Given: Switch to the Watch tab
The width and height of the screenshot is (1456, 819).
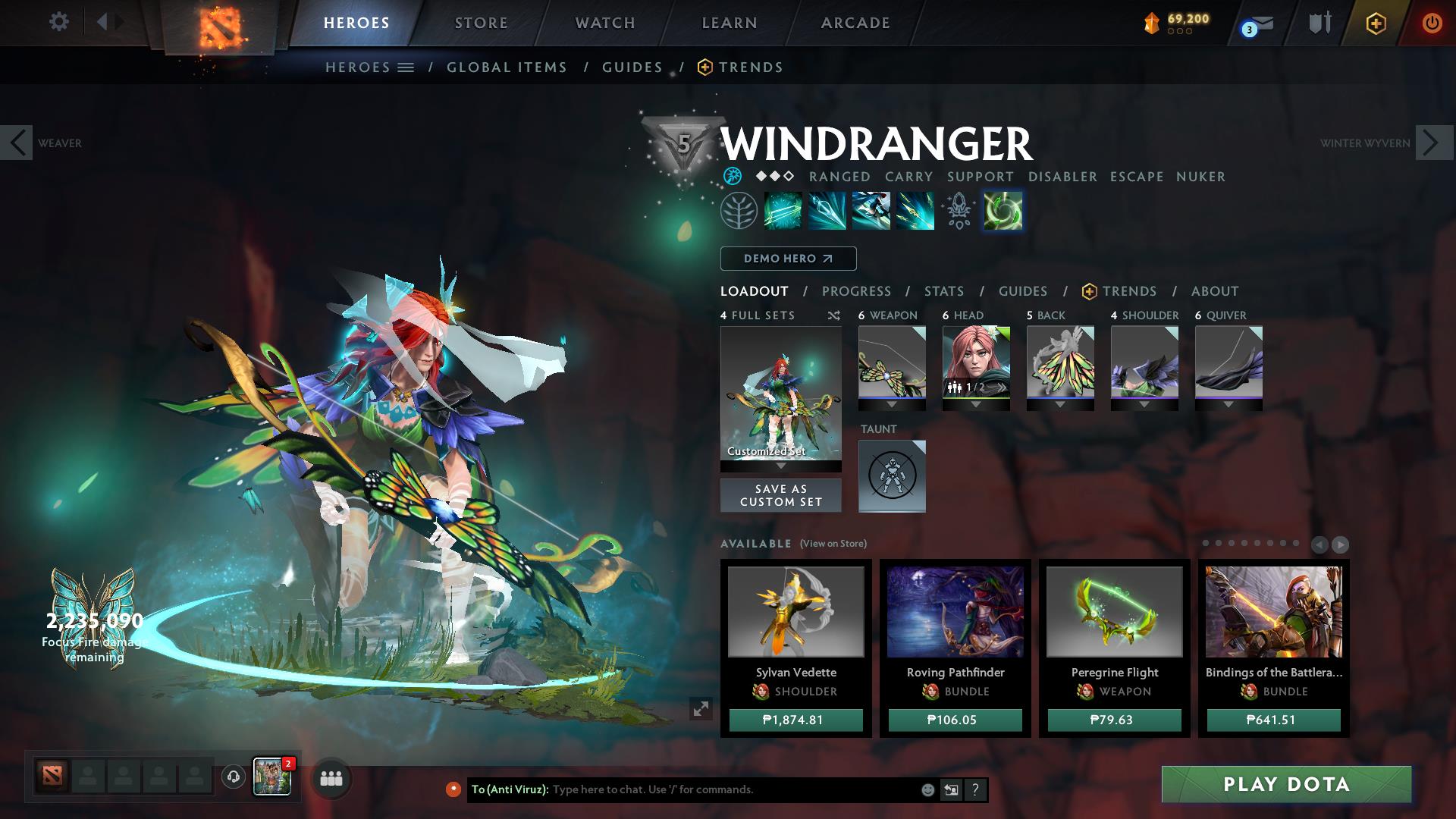Looking at the screenshot, I should click(604, 23).
